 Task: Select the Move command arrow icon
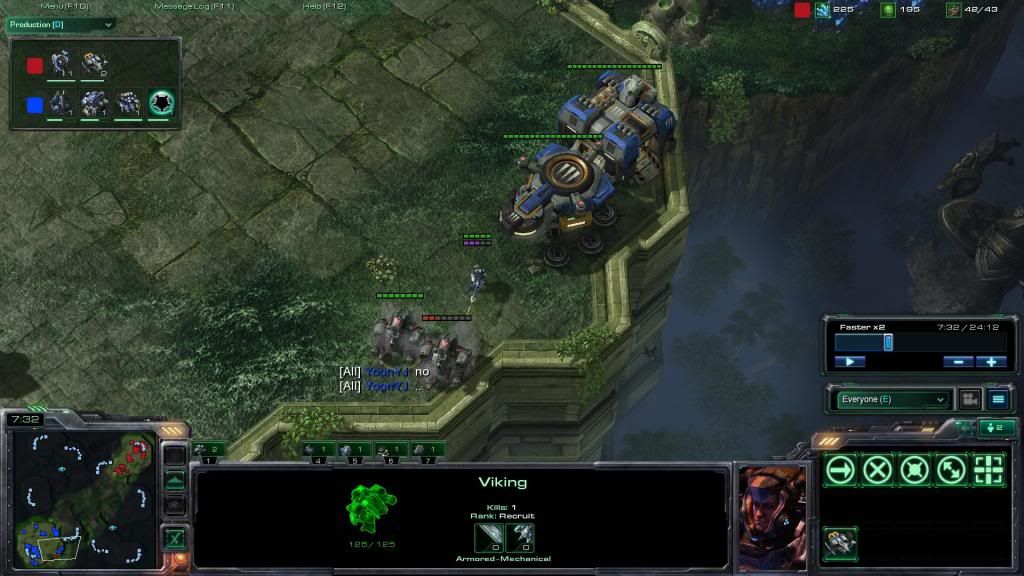[840, 470]
